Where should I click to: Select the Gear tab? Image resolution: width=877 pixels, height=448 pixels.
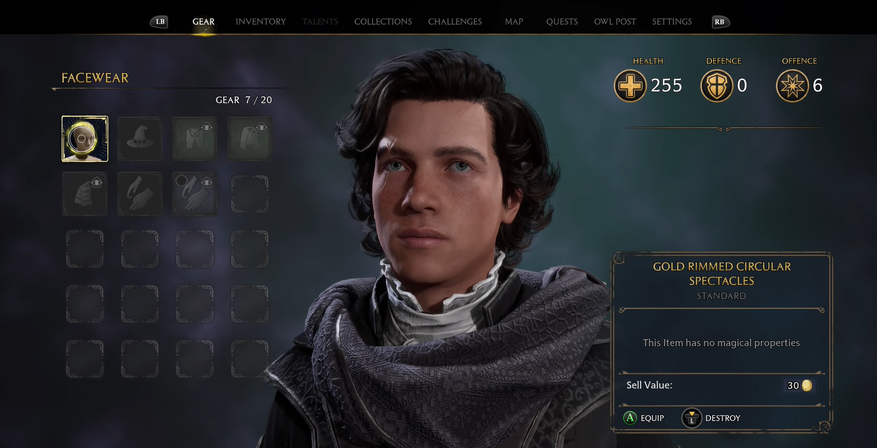[x=203, y=22]
